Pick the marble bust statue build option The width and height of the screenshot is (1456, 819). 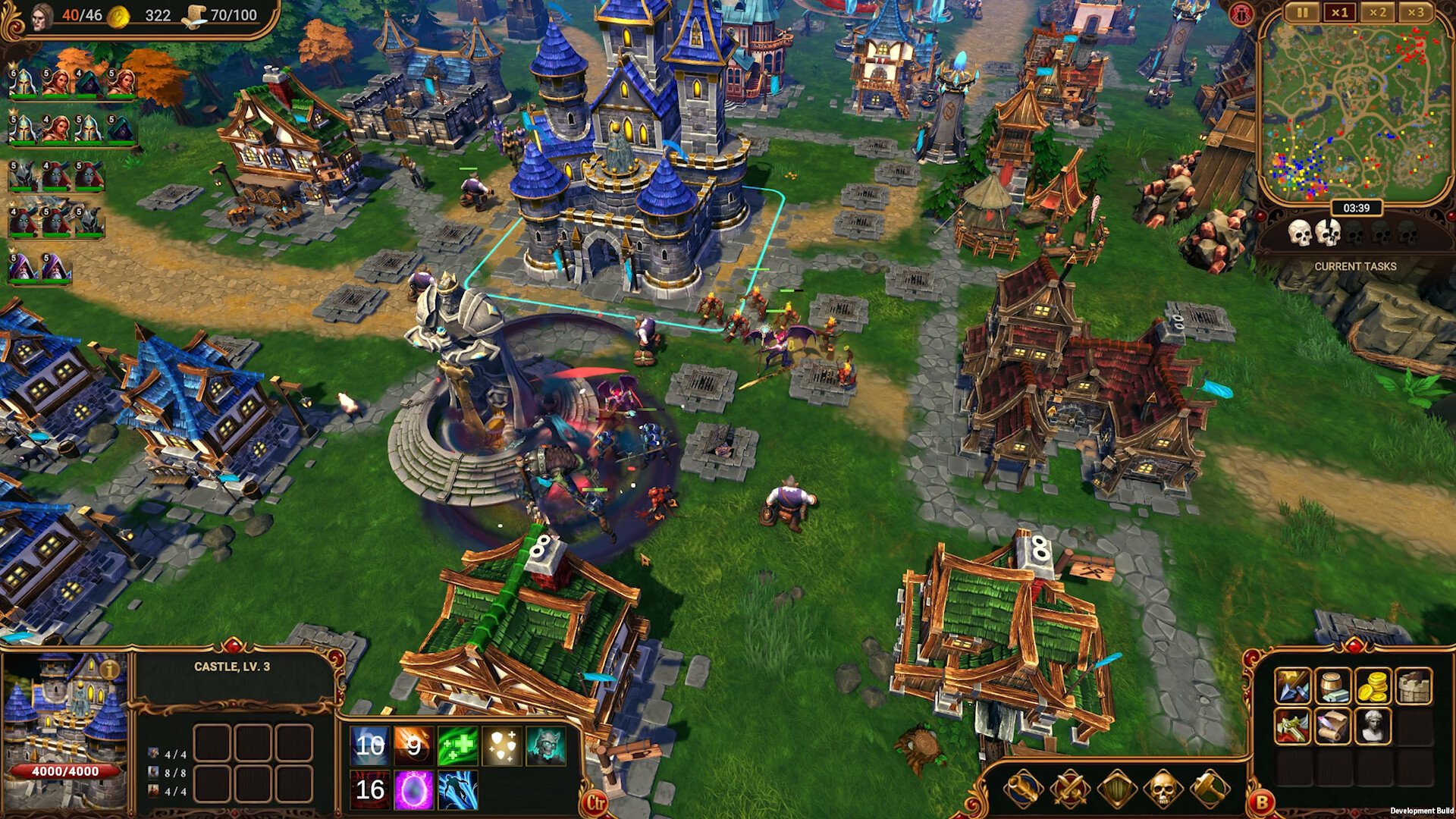(1373, 726)
